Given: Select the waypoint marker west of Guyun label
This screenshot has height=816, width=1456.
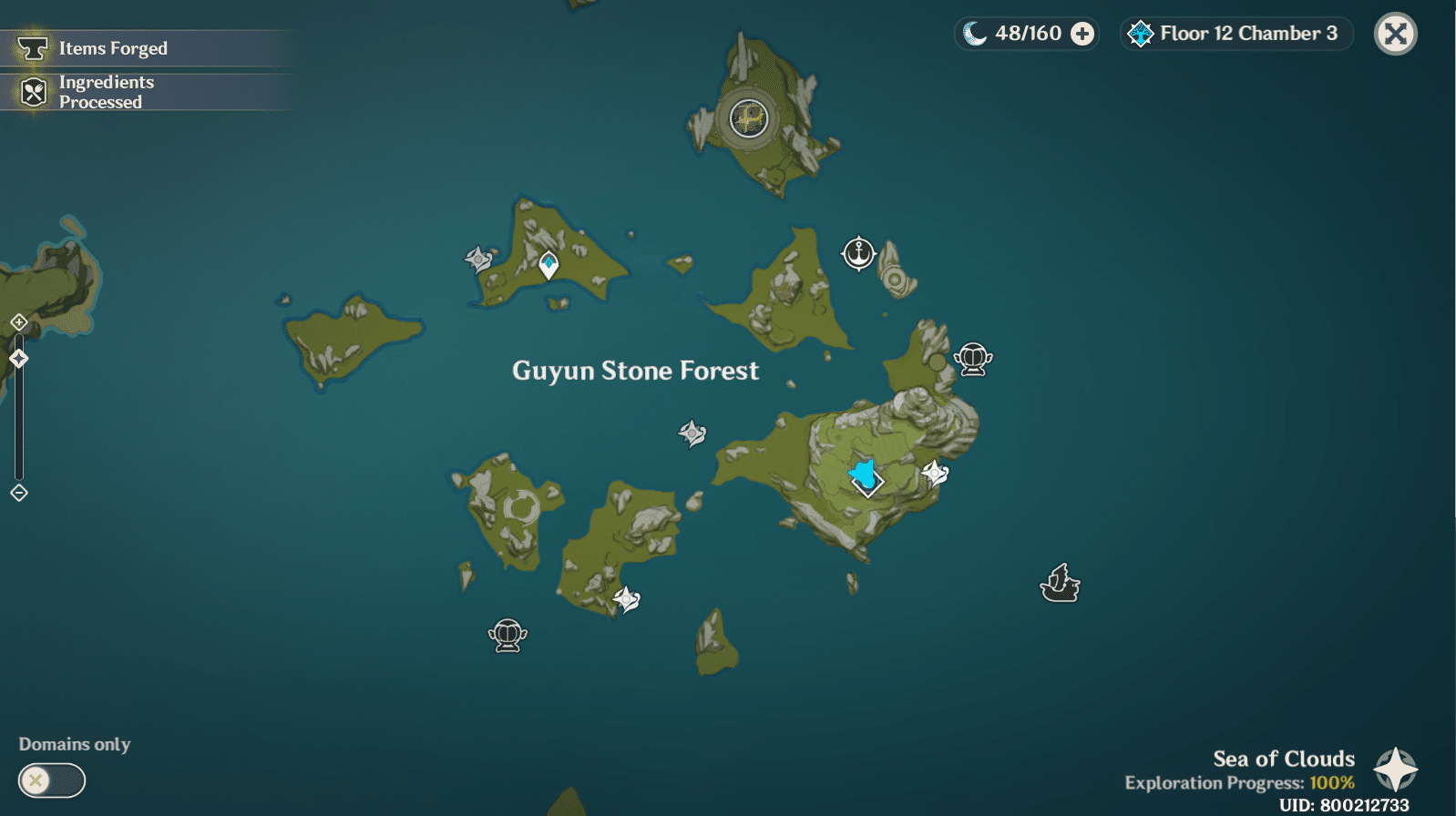Looking at the screenshot, I should 692,433.
